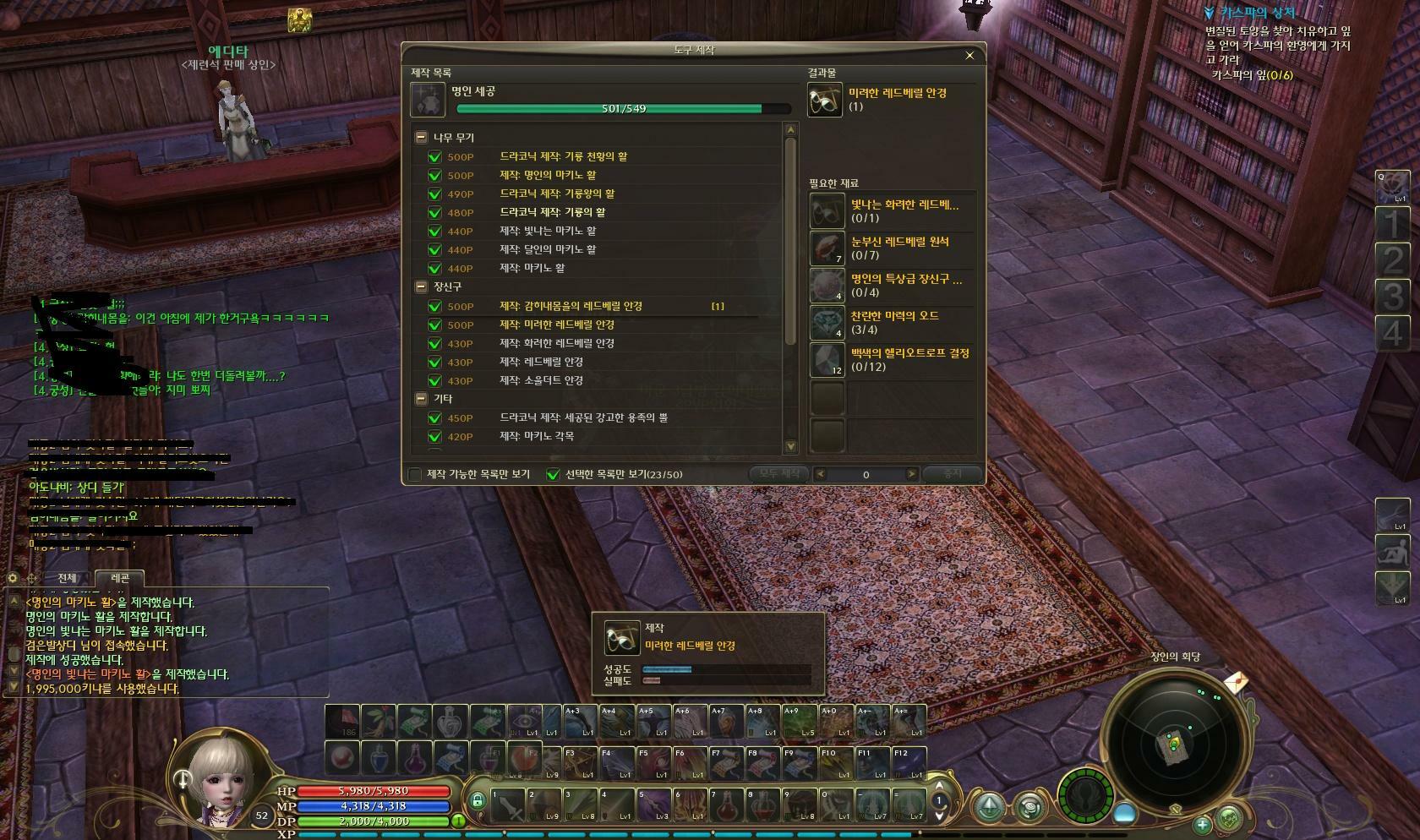Toggle the hotbar lock icon
This screenshot has height=840, width=1420.
pyautogui.click(x=477, y=800)
